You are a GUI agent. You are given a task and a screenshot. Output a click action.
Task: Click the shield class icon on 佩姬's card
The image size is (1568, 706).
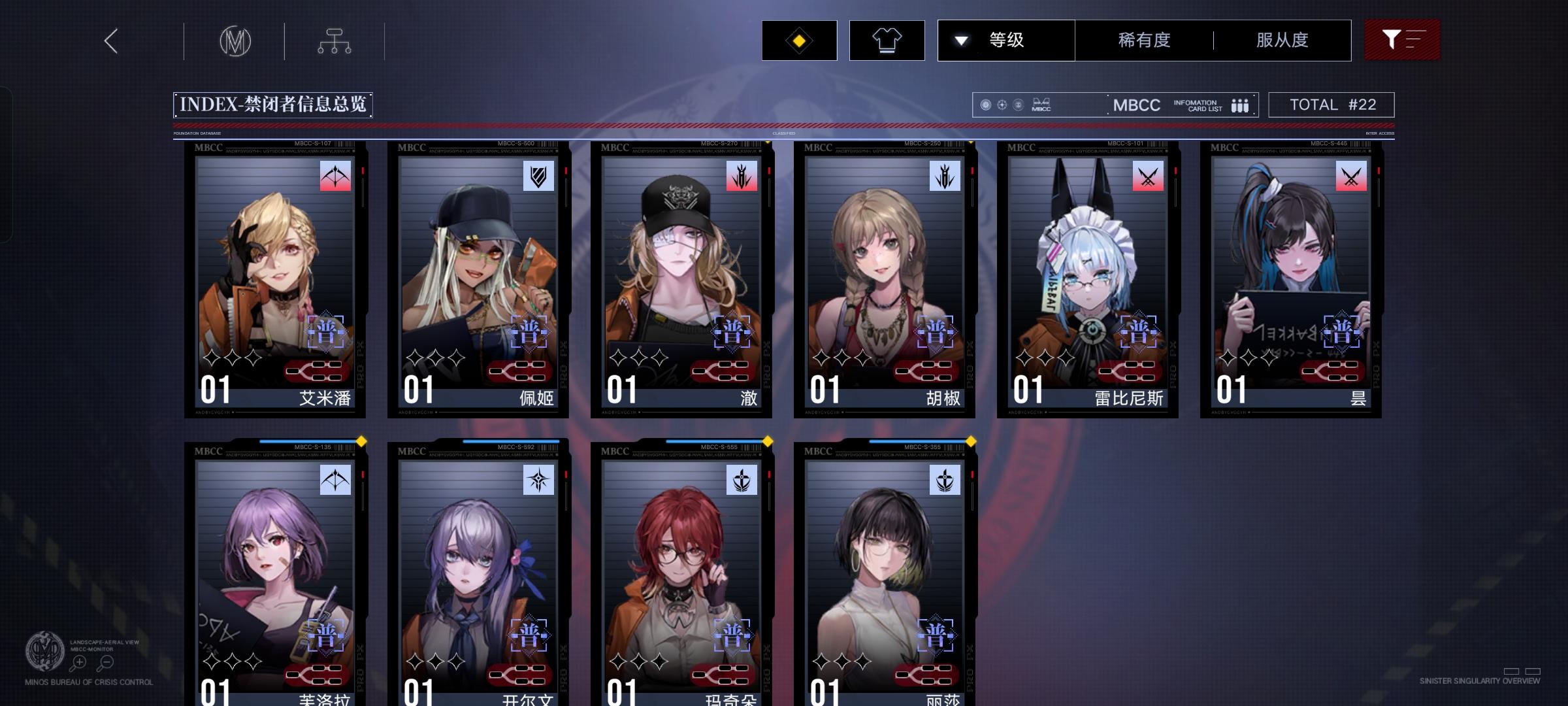click(x=538, y=176)
